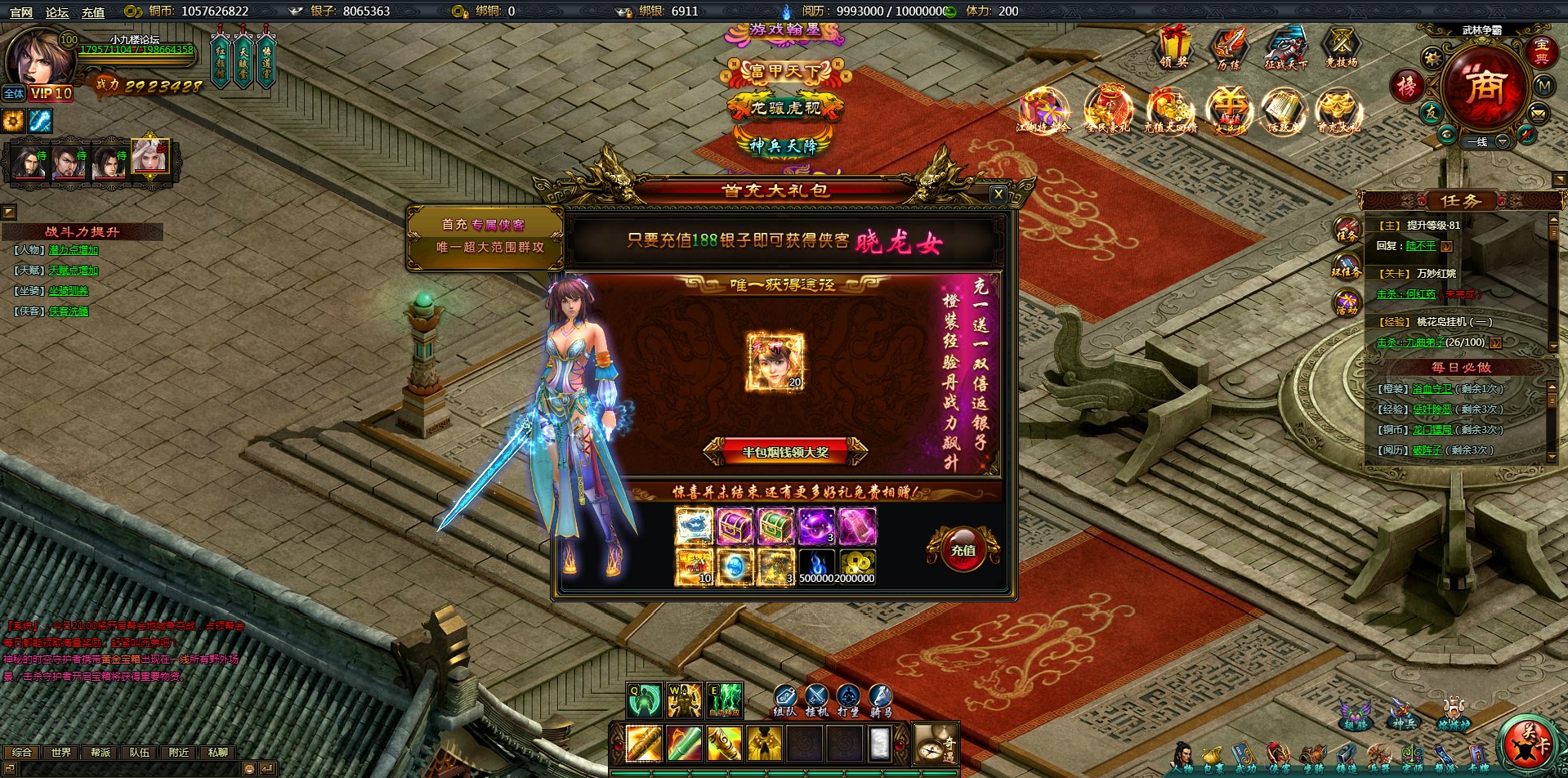Enter the 竞技场 arena
The image size is (1568, 778).
(1341, 47)
